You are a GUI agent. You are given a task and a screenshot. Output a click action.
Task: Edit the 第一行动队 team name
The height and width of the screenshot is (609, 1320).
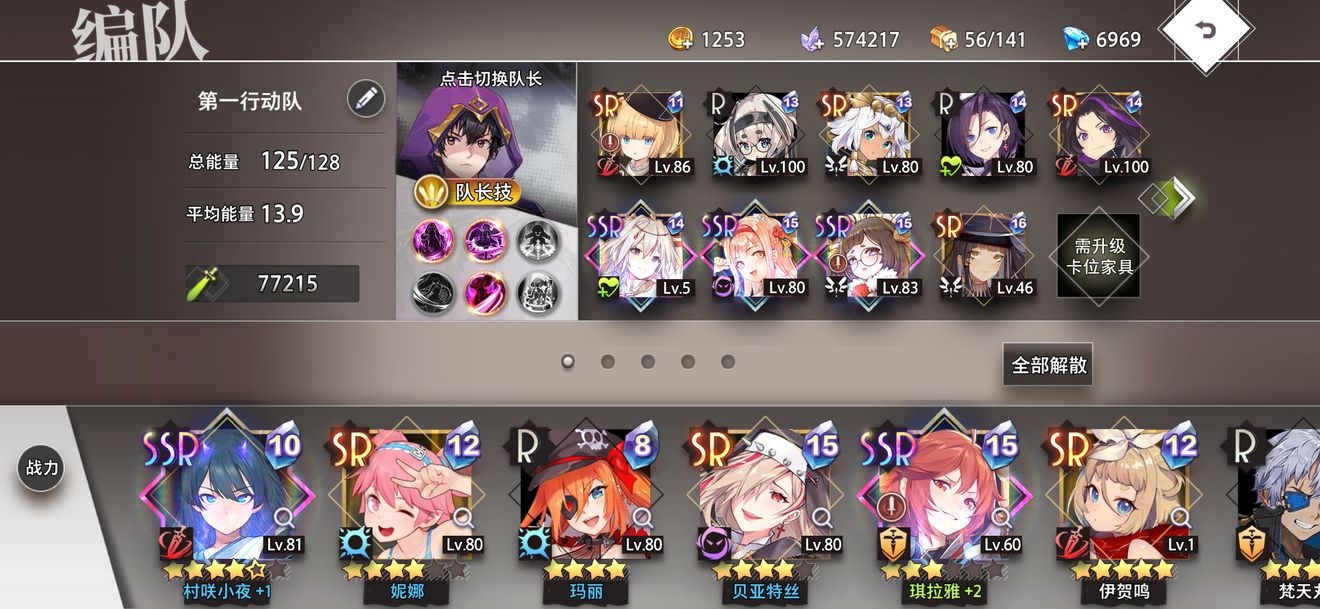tap(366, 99)
